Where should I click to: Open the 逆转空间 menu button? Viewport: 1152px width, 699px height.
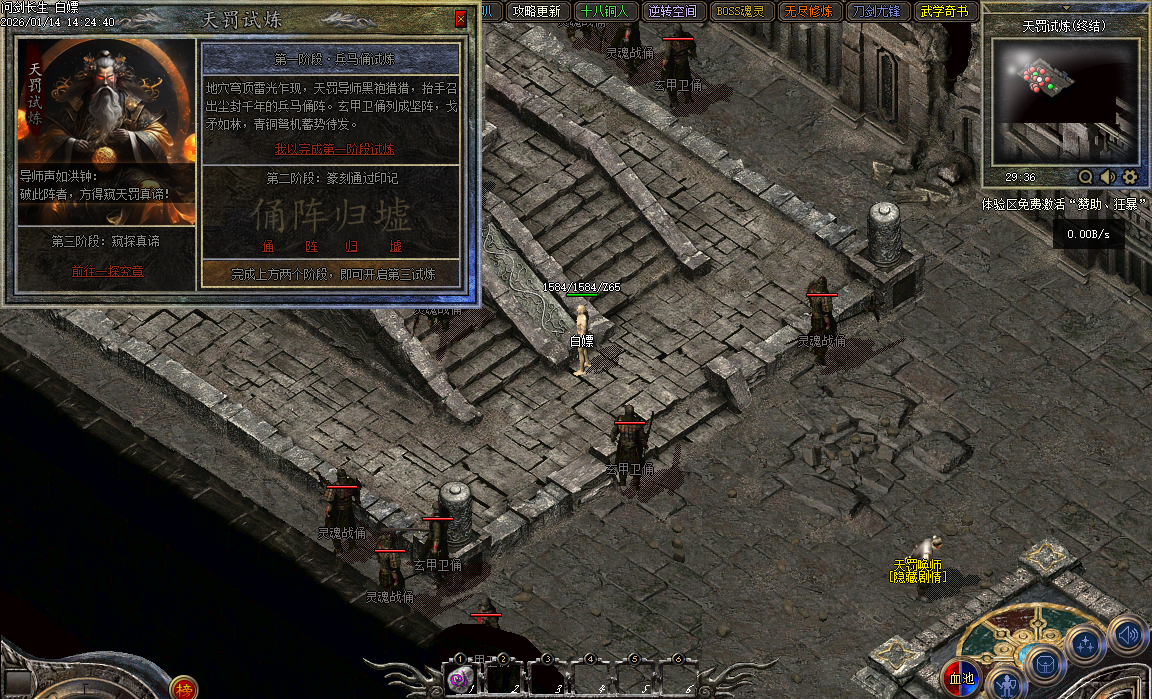pos(672,12)
